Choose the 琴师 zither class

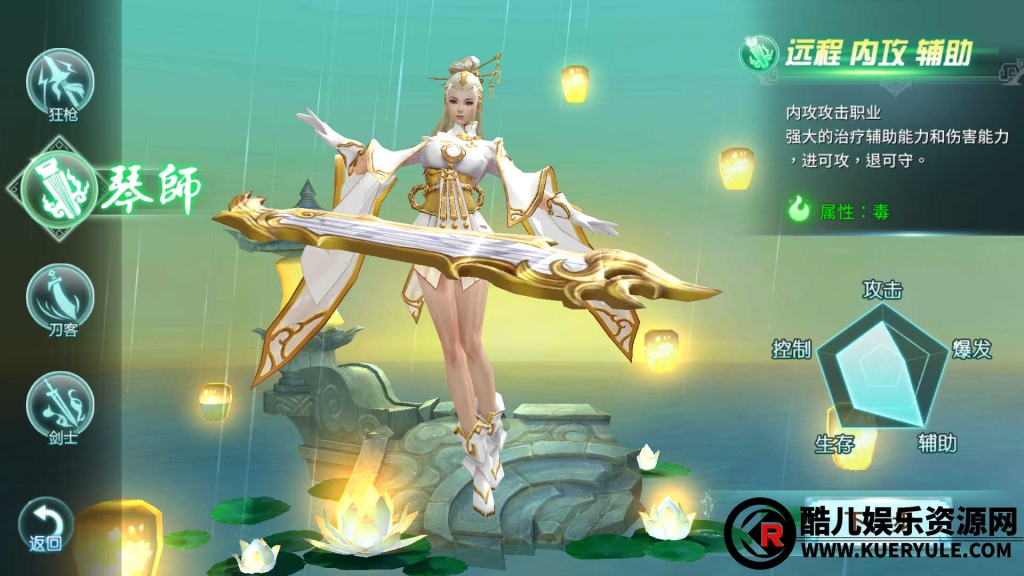(x=62, y=187)
